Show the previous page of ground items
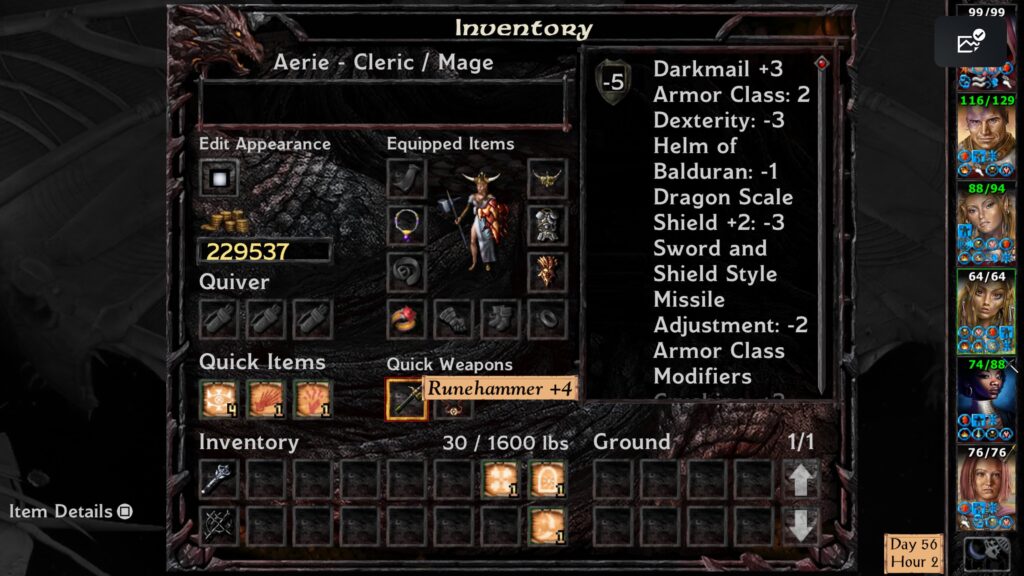The image size is (1024, 576). tap(800, 480)
